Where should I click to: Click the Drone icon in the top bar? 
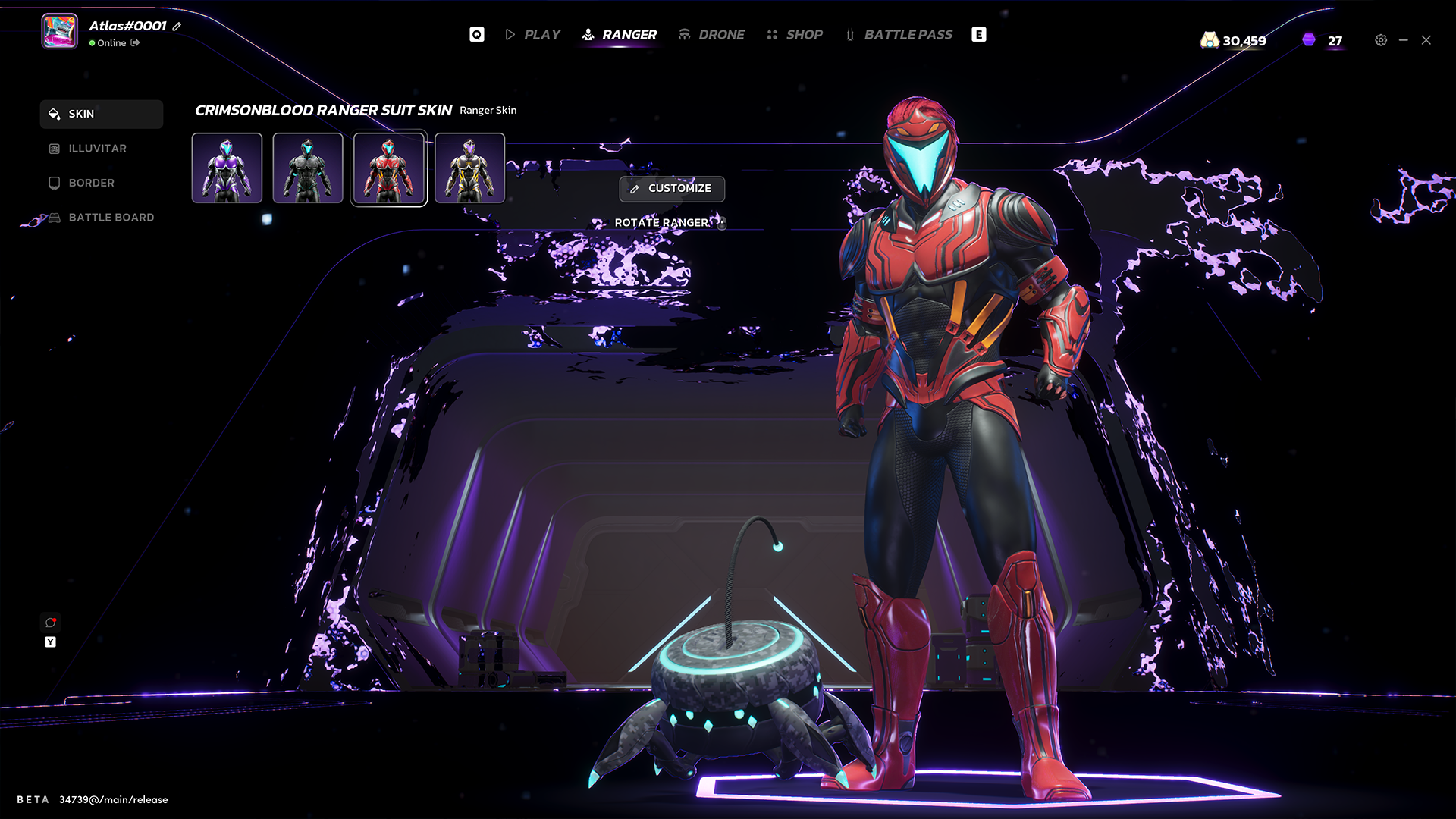pos(685,34)
